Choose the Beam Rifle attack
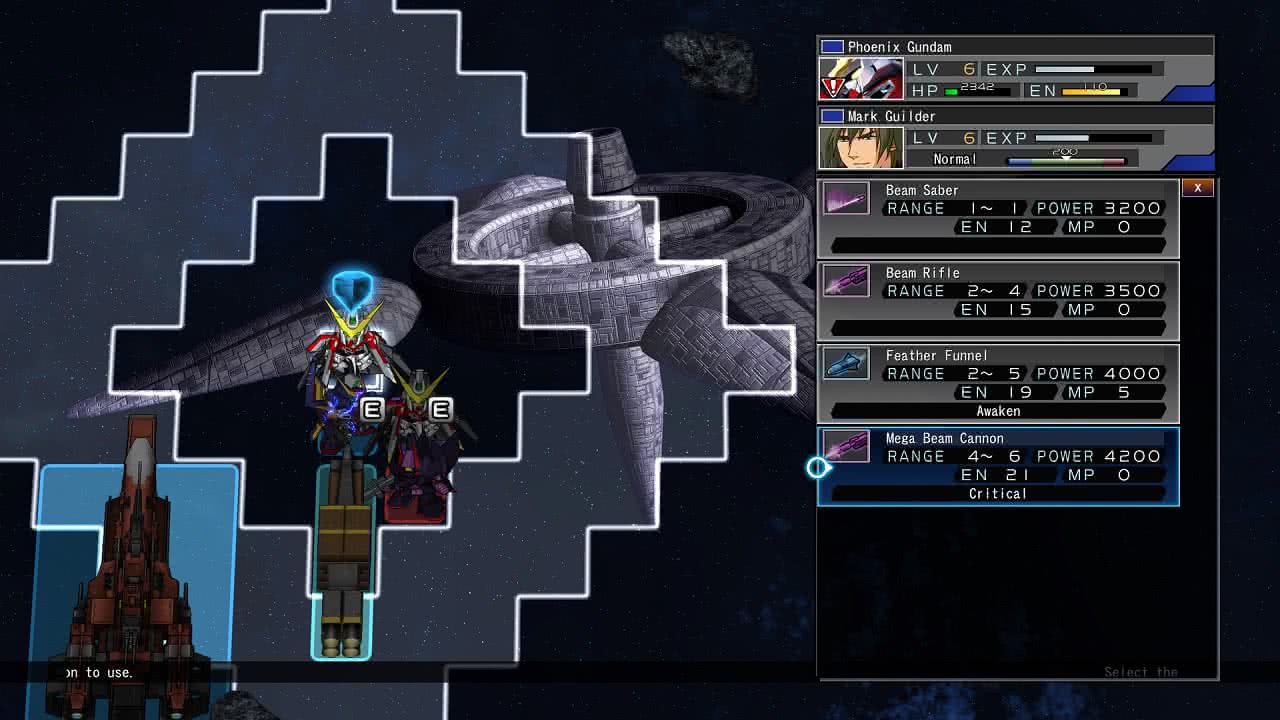This screenshot has height=720, width=1280. point(998,301)
